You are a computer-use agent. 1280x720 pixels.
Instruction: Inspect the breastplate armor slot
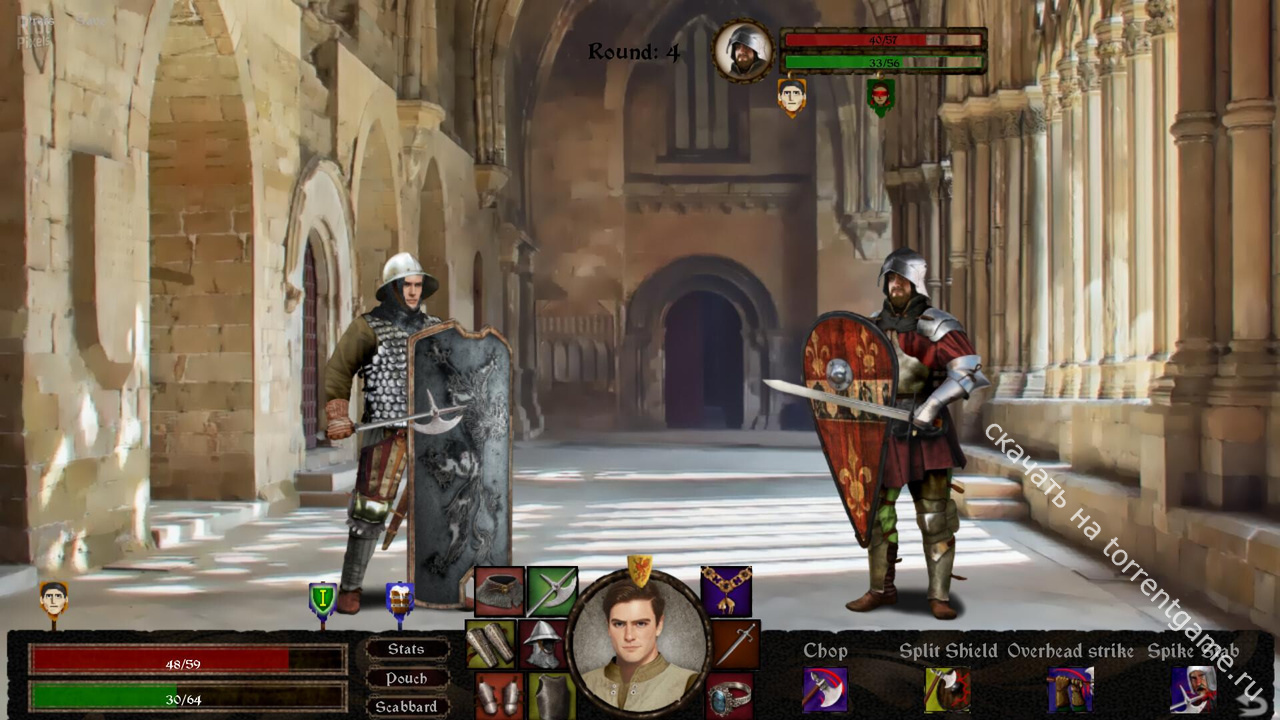click(551, 697)
